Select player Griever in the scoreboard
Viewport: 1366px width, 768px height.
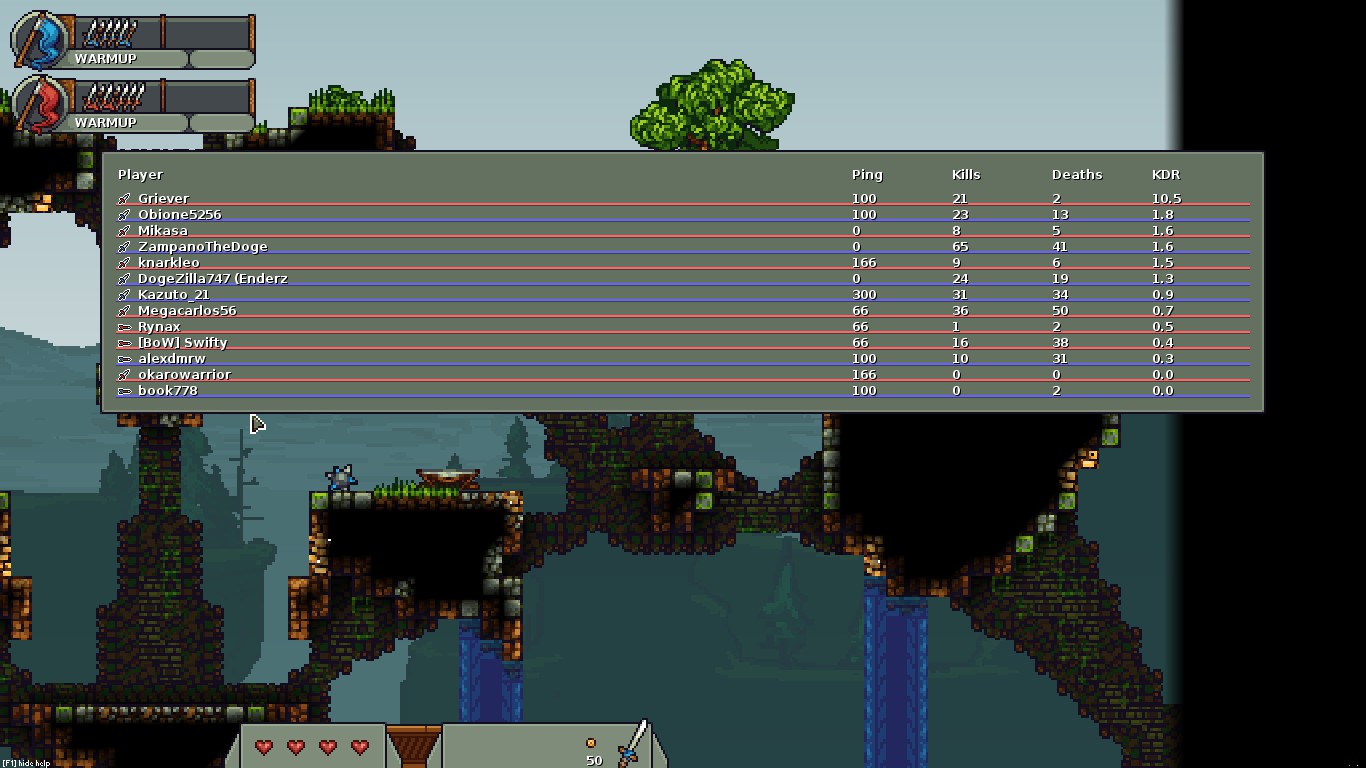163,198
